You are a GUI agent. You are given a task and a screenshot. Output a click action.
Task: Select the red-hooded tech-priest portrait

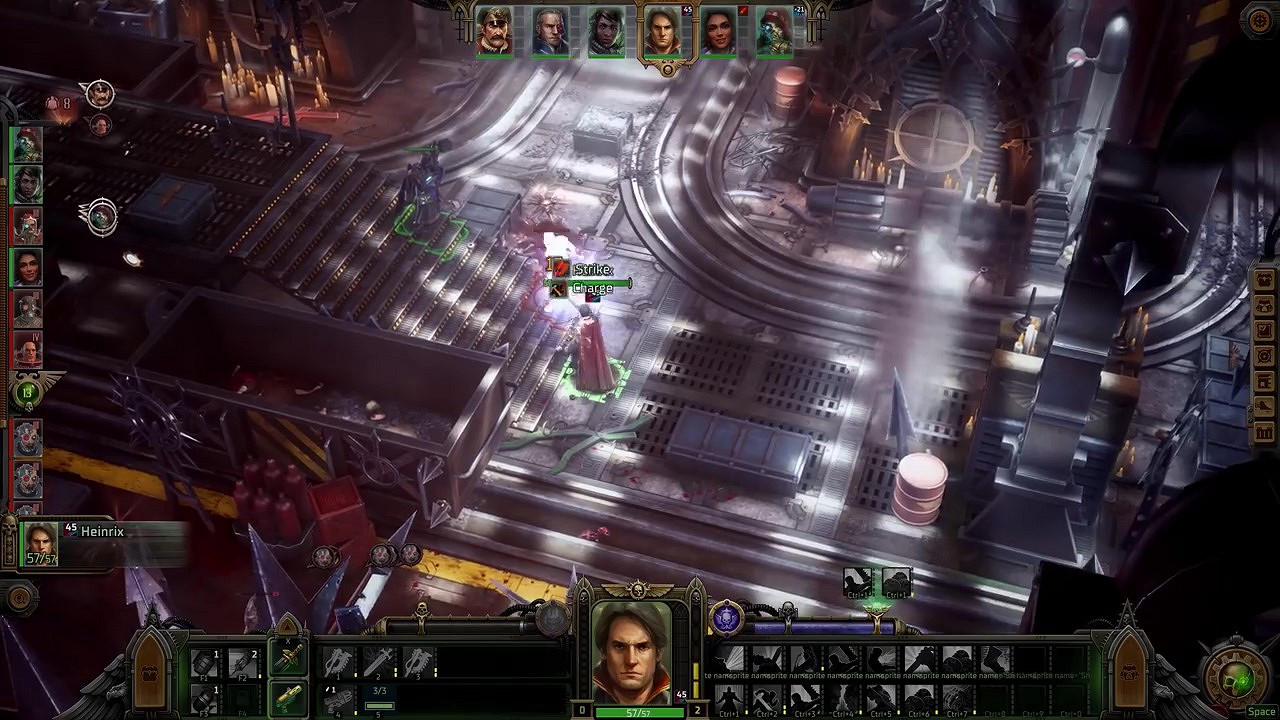point(774,32)
